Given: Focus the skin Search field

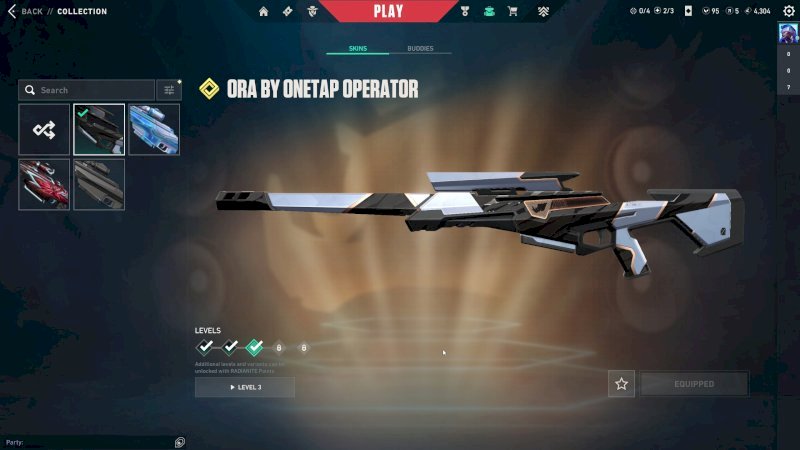Looking at the screenshot, I should coord(88,90).
